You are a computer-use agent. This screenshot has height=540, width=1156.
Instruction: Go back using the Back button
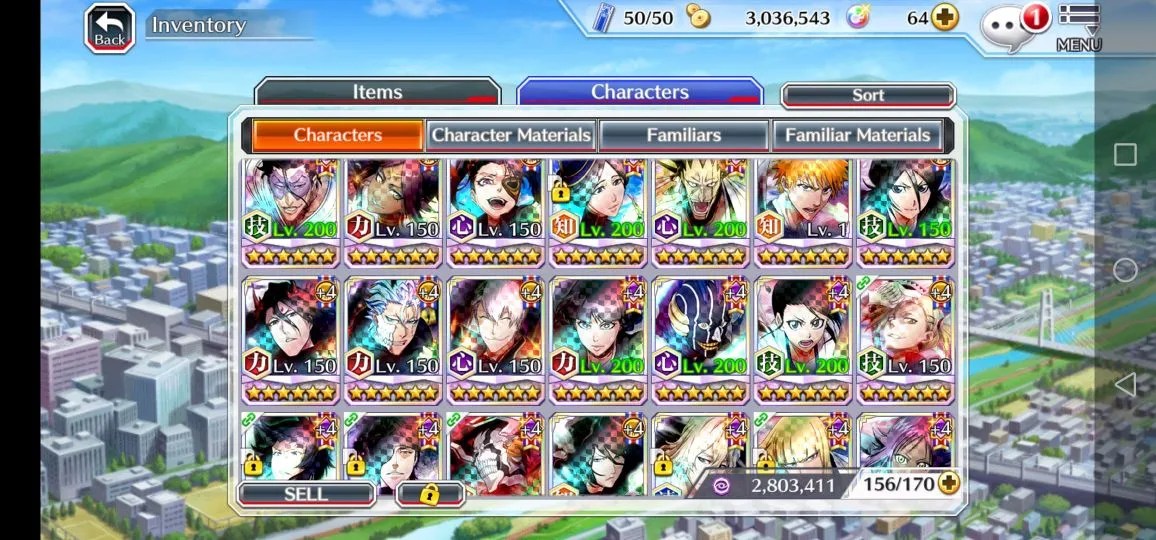pyautogui.click(x=109, y=28)
